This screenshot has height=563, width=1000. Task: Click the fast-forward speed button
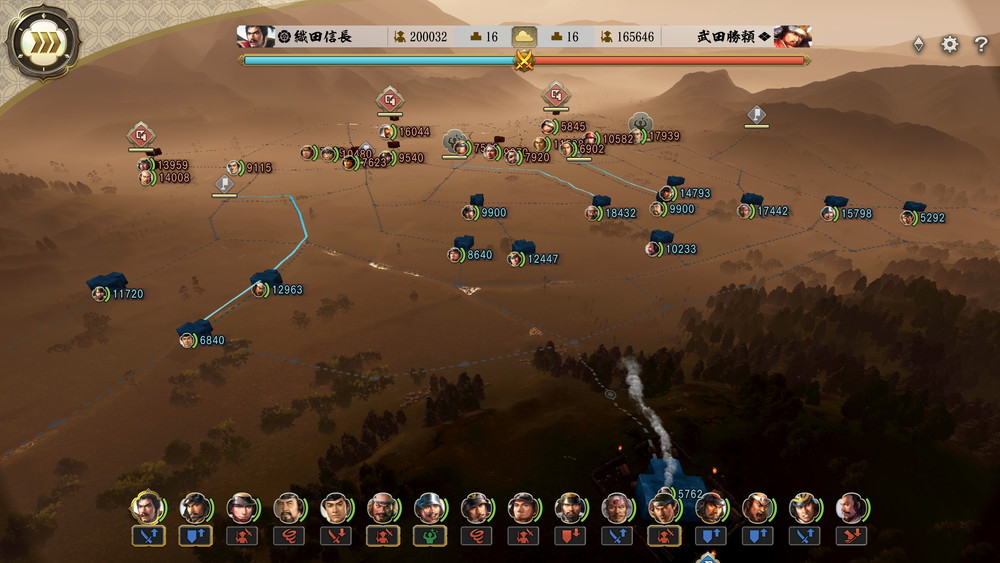pyautogui.click(x=42, y=44)
